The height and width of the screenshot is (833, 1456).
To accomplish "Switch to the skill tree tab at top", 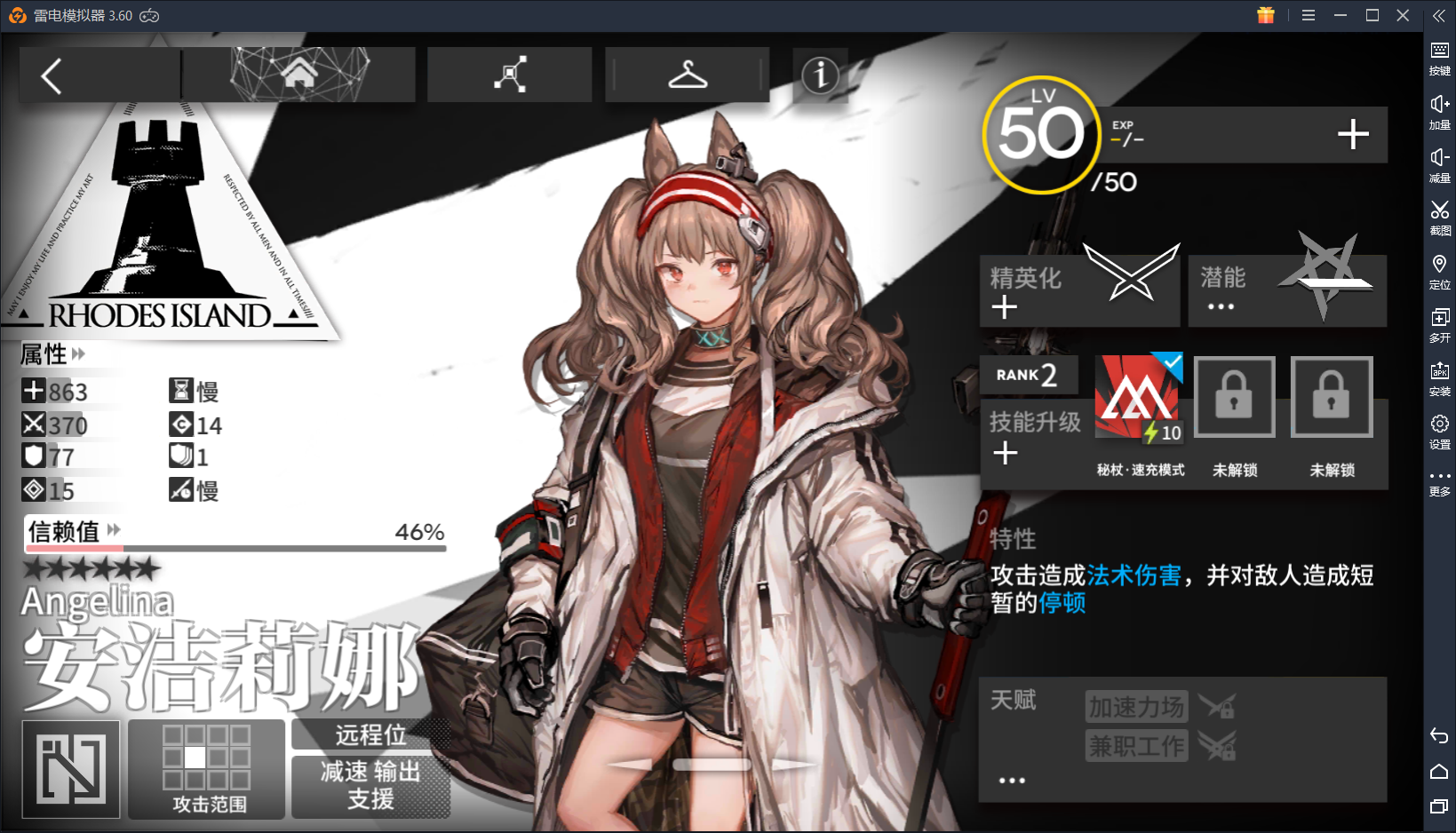I will pos(509,75).
